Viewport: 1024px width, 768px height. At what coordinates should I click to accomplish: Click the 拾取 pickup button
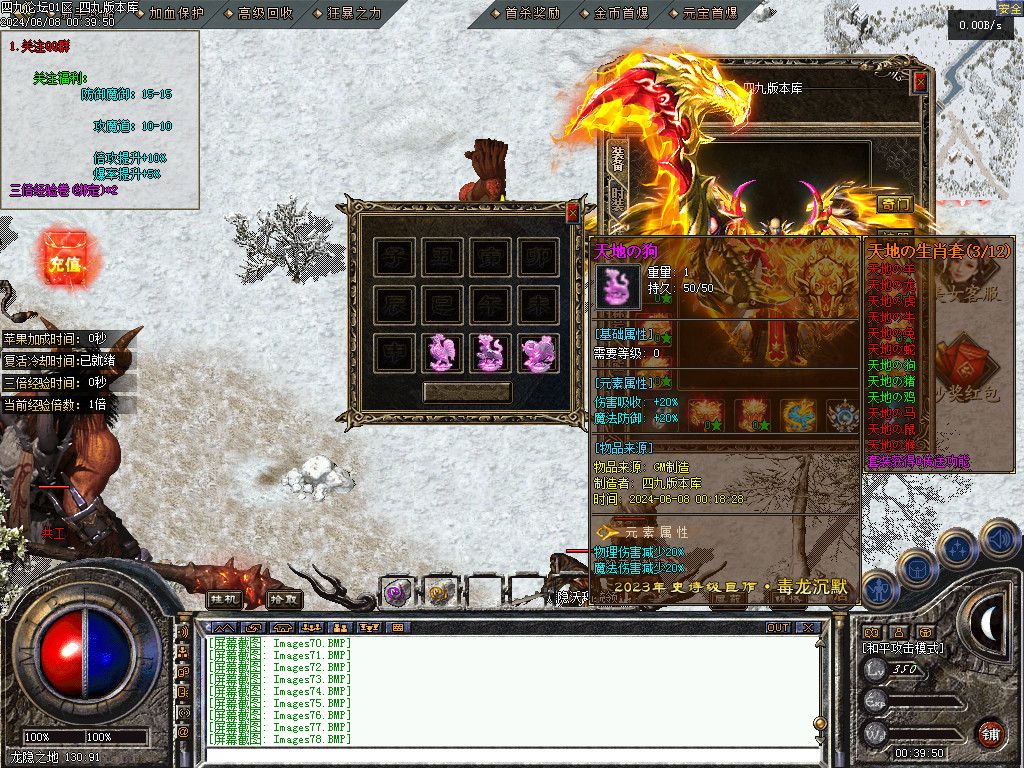(x=284, y=599)
